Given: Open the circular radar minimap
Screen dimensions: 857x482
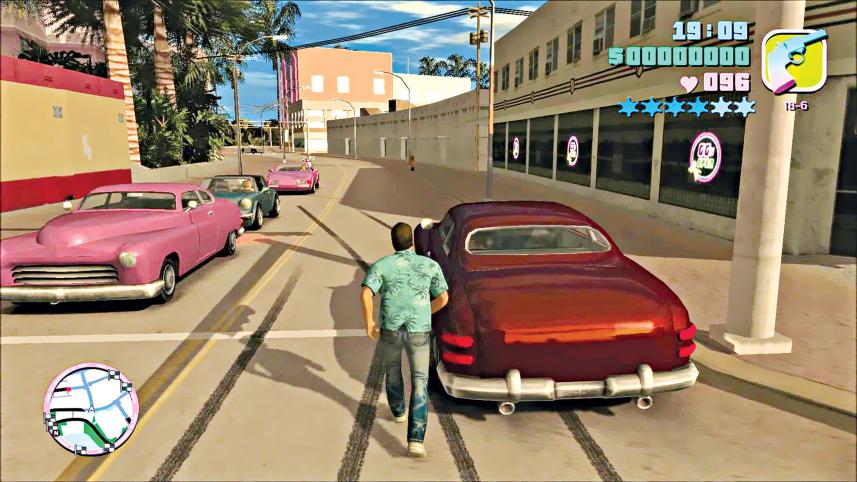Looking at the screenshot, I should pos(91,409).
